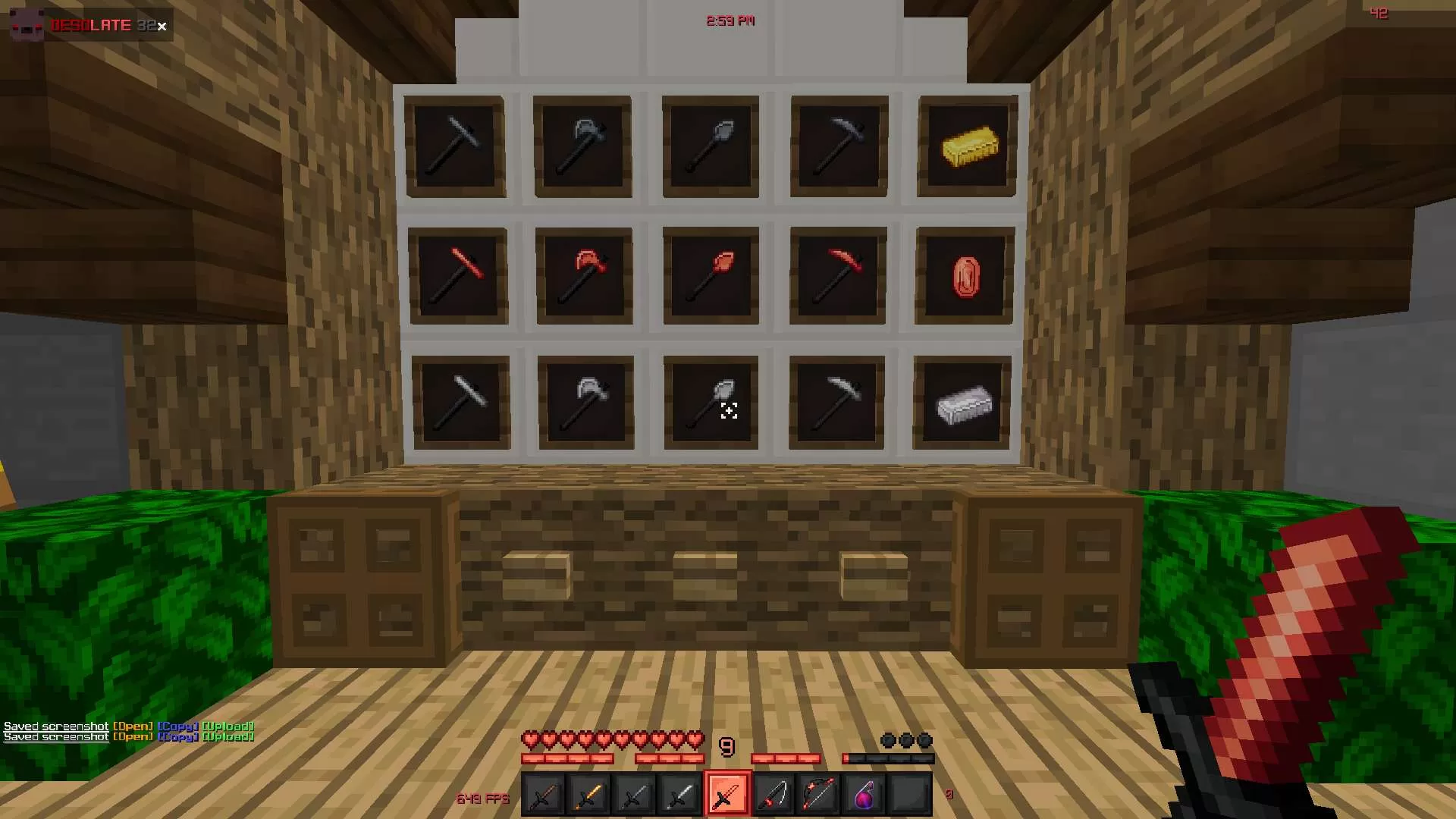The height and width of the screenshot is (819, 1456).
Task: Upload the second saved screenshot
Action: pyautogui.click(x=228, y=736)
